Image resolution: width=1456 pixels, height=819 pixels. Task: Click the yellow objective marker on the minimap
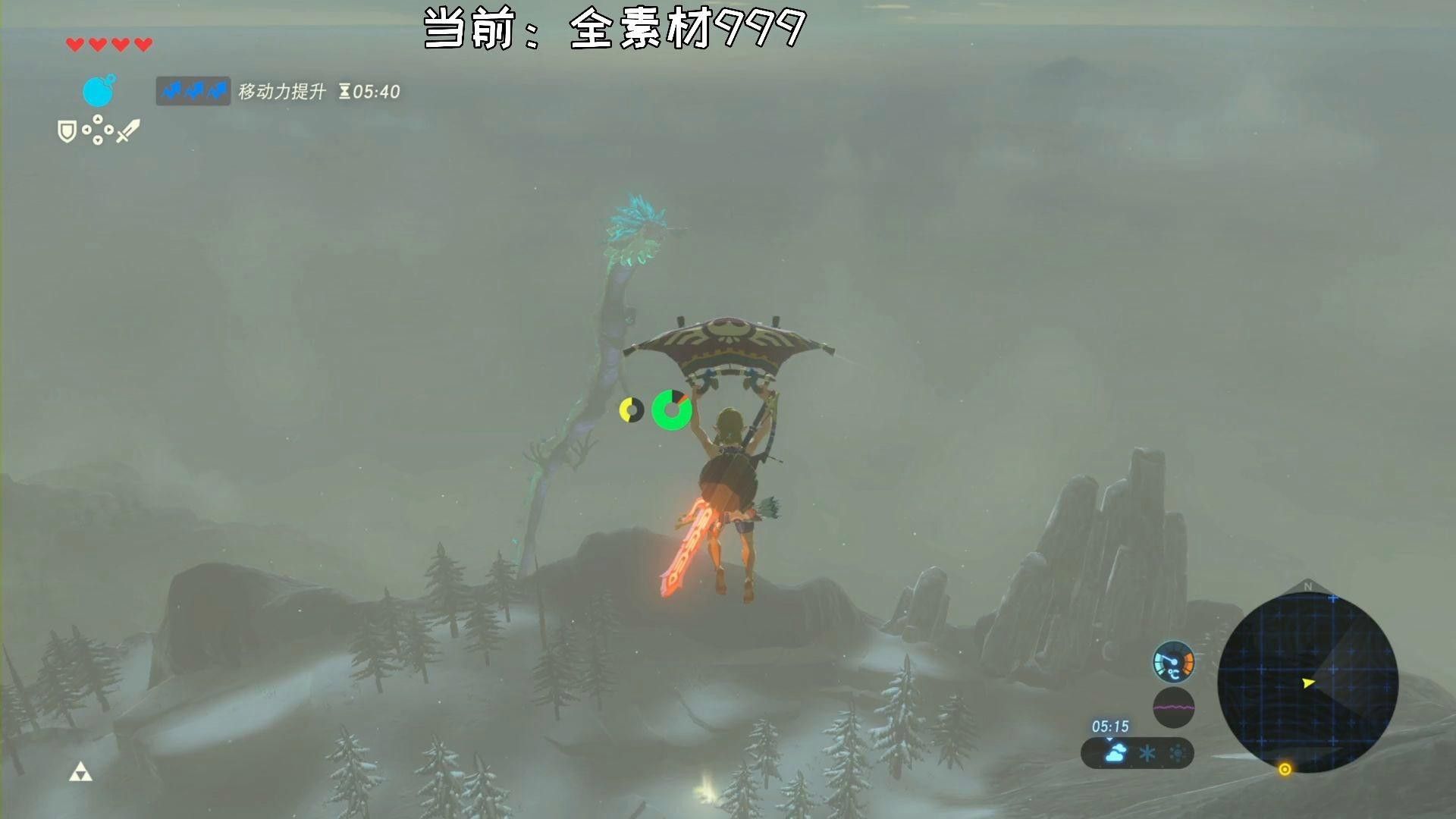pyautogui.click(x=1285, y=769)
